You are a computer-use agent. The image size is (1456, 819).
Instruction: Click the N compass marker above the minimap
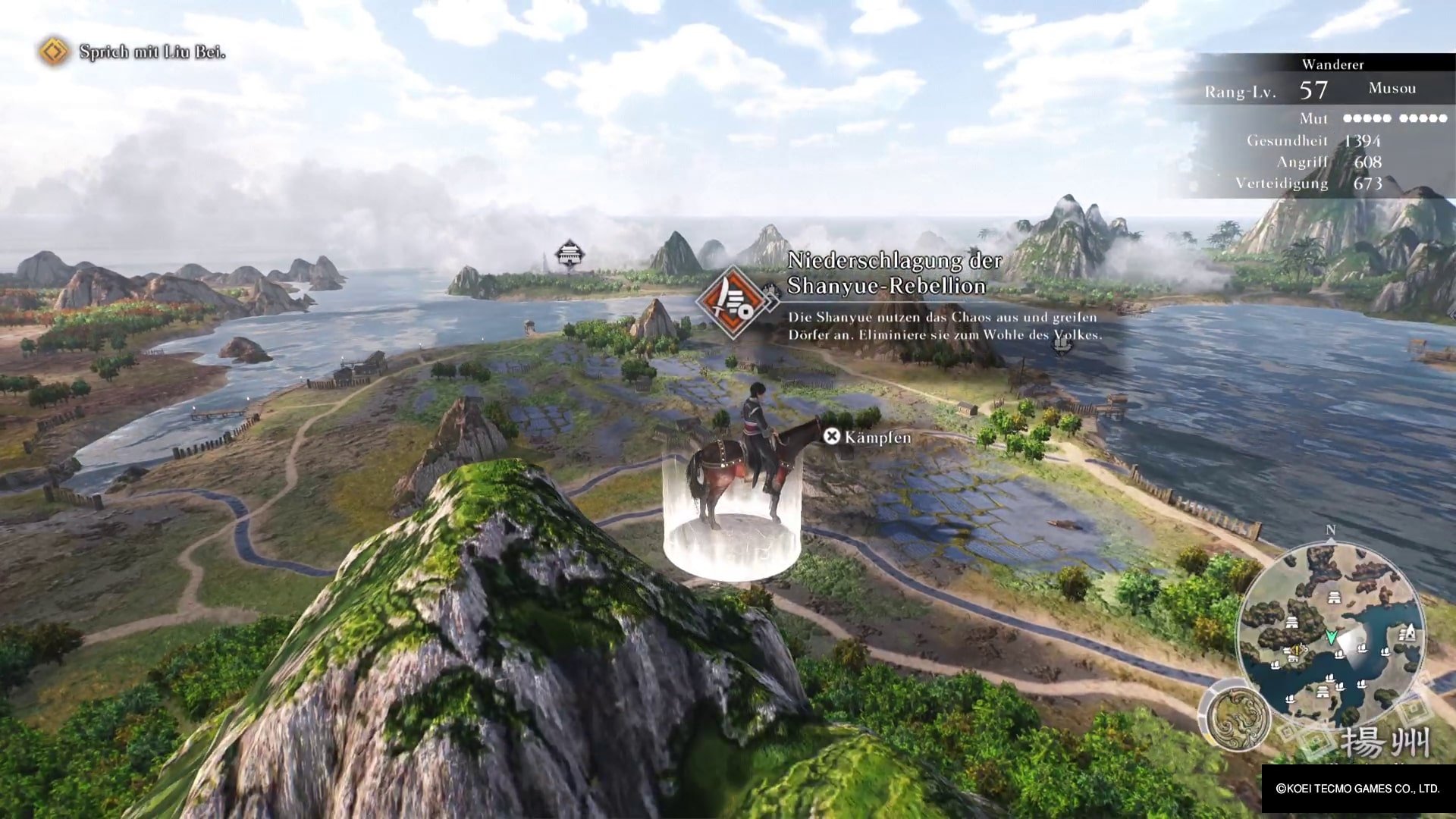(1330, 529)
